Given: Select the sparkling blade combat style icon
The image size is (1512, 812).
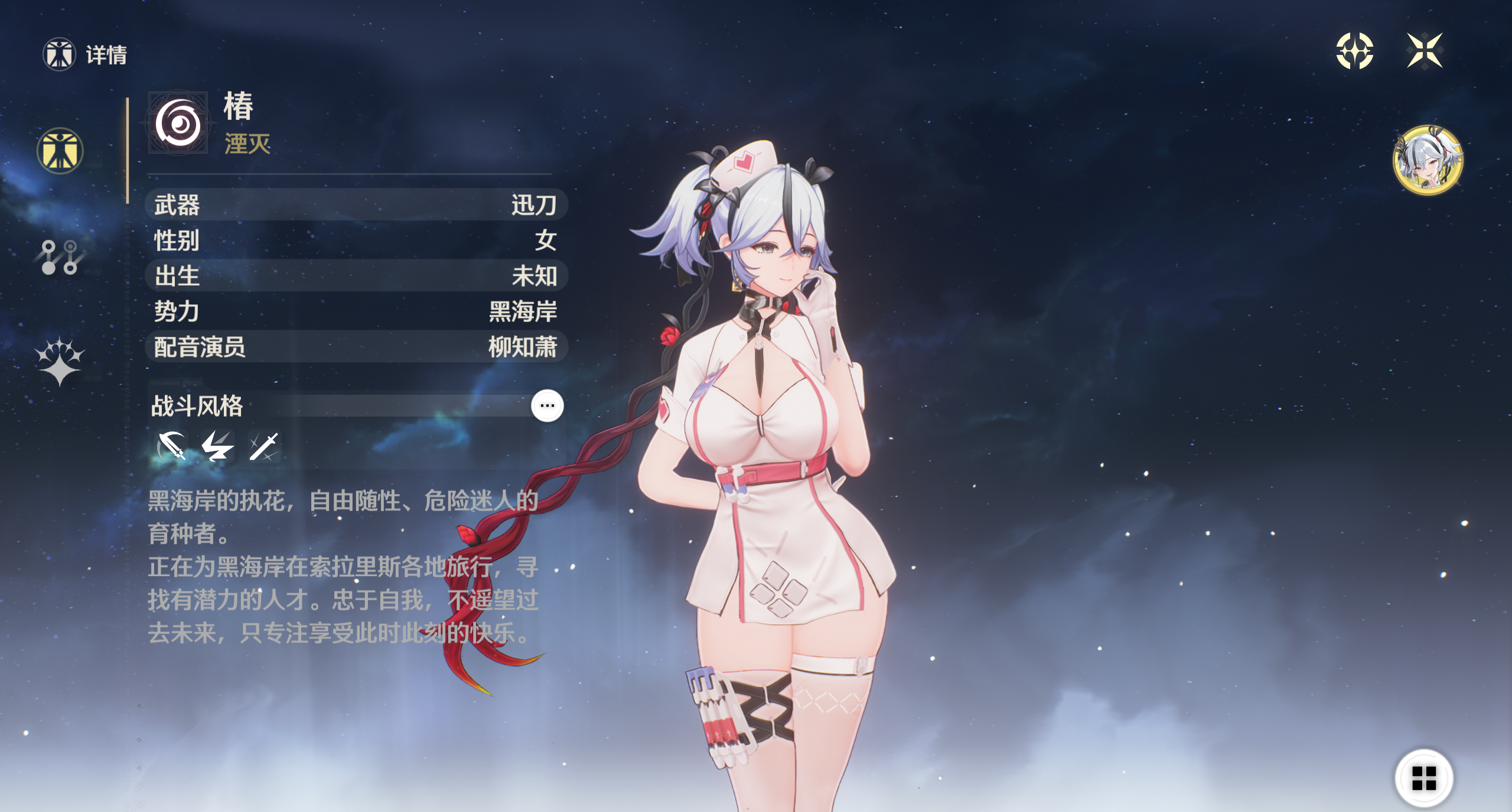Looking at the screenshot, I should pyautogui.click(x=263, y=446).
